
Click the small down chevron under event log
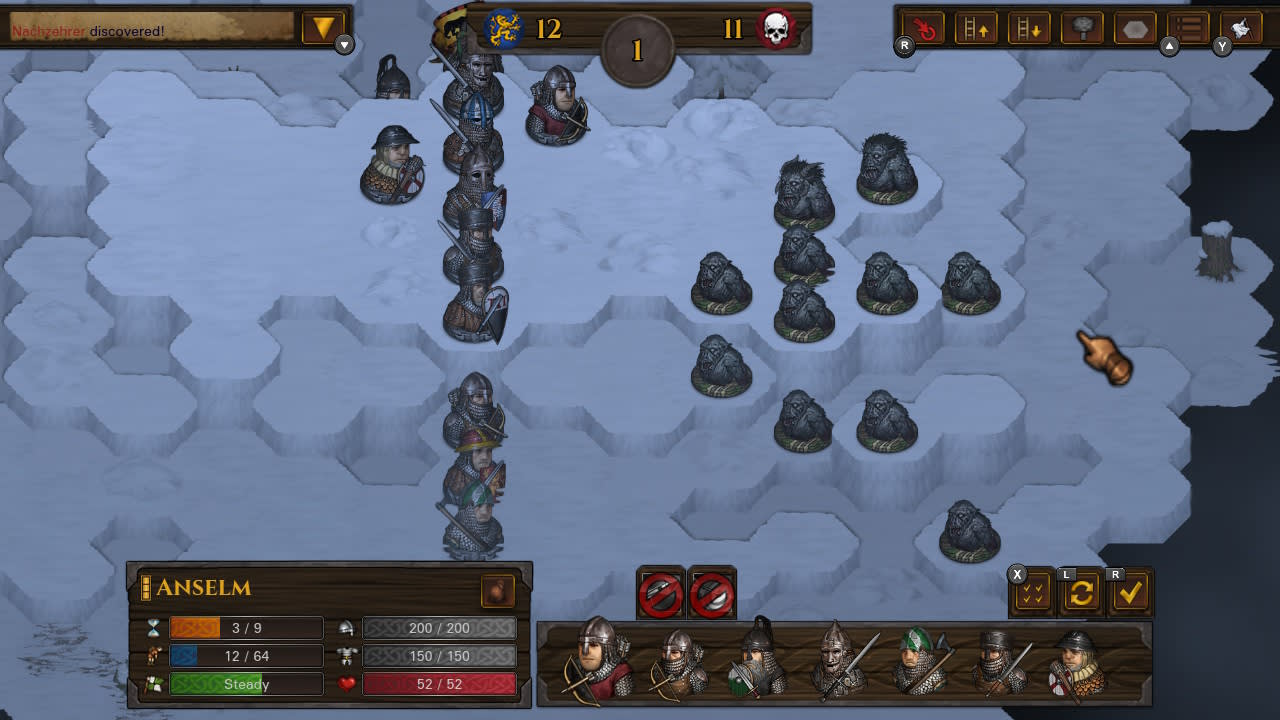click(x=345, y=44)
